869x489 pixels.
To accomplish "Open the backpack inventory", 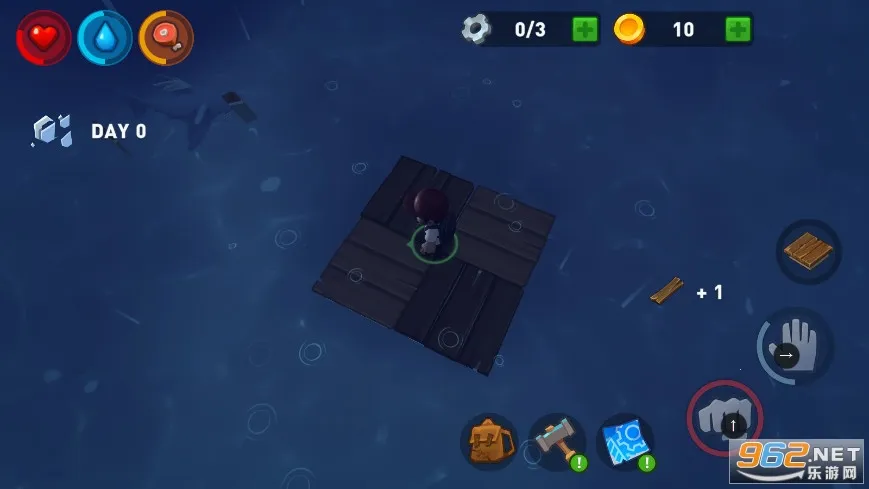I will [488, 441].
